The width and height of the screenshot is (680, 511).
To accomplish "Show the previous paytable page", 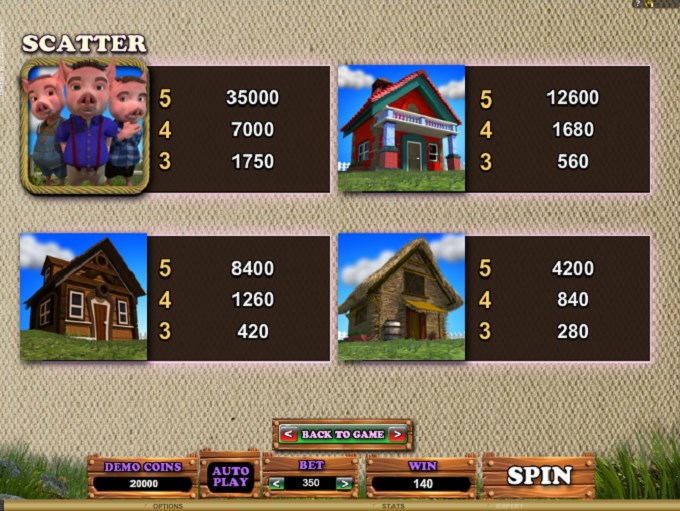I will (x=288, y=434).
